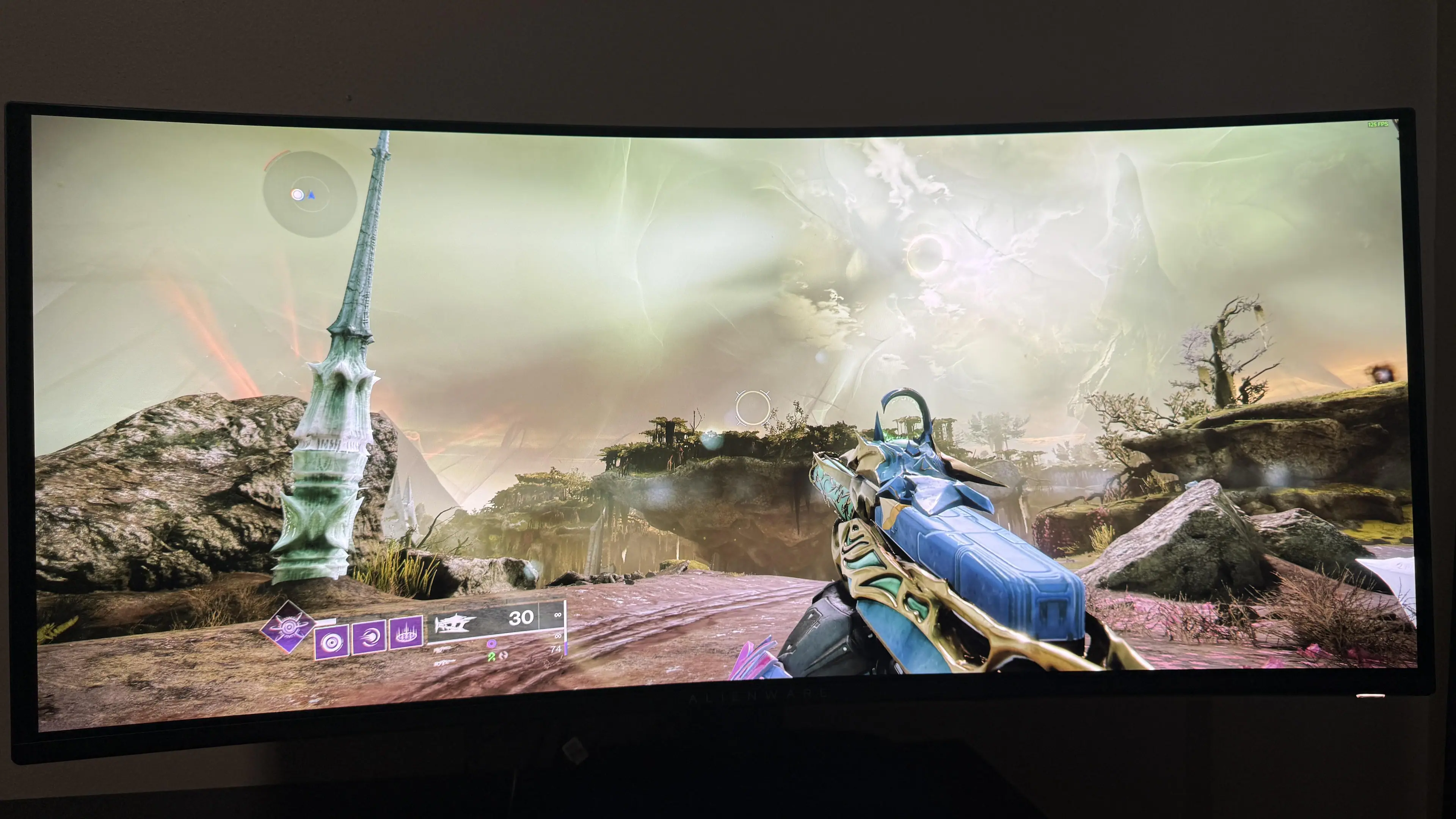Image resolution: width=1456 pixels, height=819 pixels.
Task: Activate the diamond-shaped Void super icon
Action: [x=288, y=626]
